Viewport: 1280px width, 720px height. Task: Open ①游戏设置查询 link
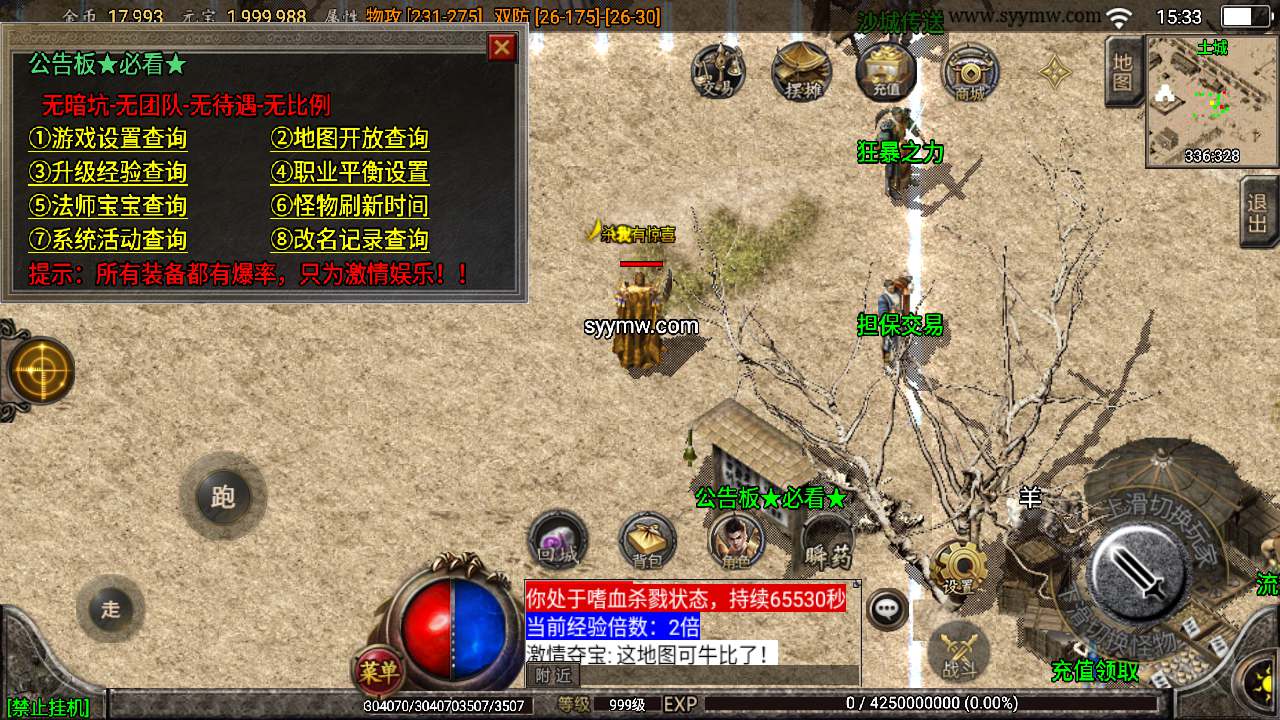108,139
